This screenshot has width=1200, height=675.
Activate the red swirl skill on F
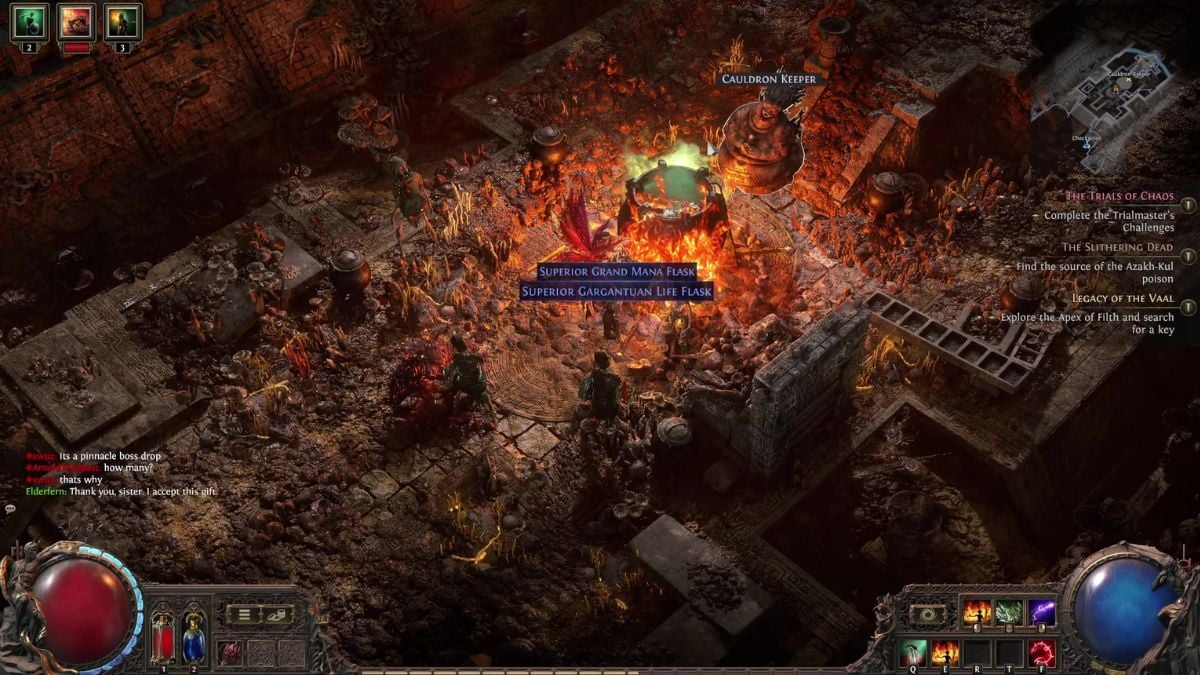tap(1042, 652)
